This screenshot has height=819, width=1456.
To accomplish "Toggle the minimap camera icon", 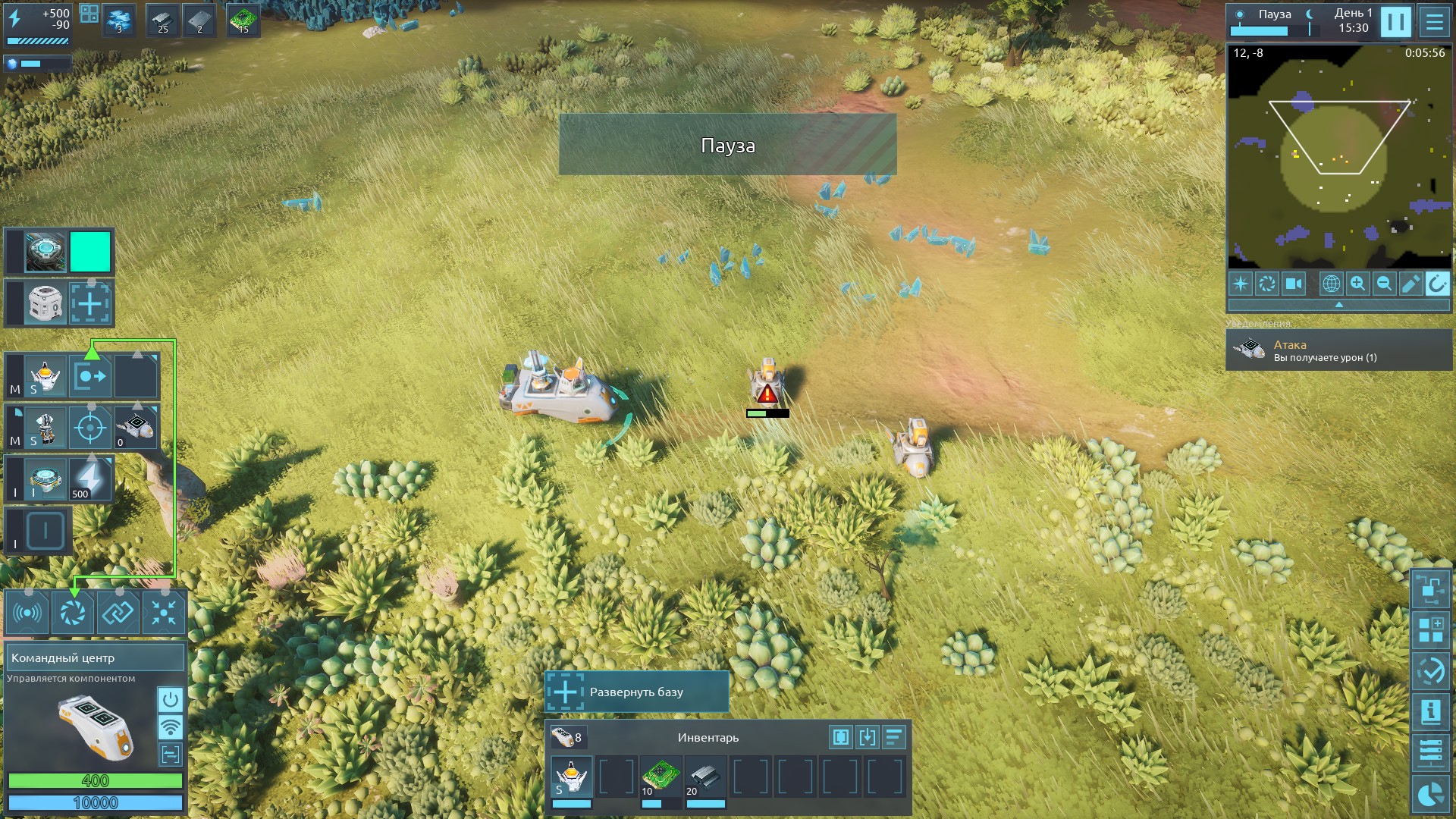I will [x=1293, y=284].
